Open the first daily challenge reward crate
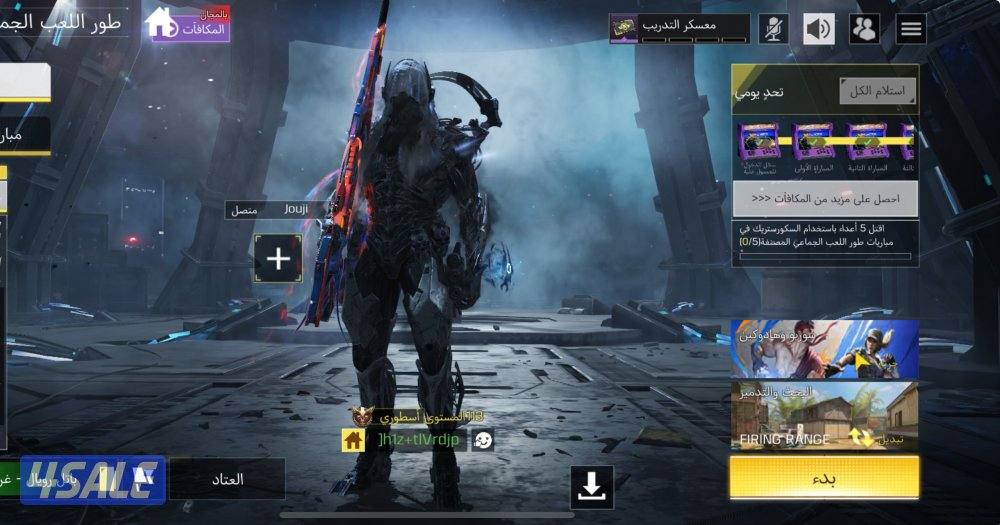This screenshot has height=525, width=1000. 760,144
